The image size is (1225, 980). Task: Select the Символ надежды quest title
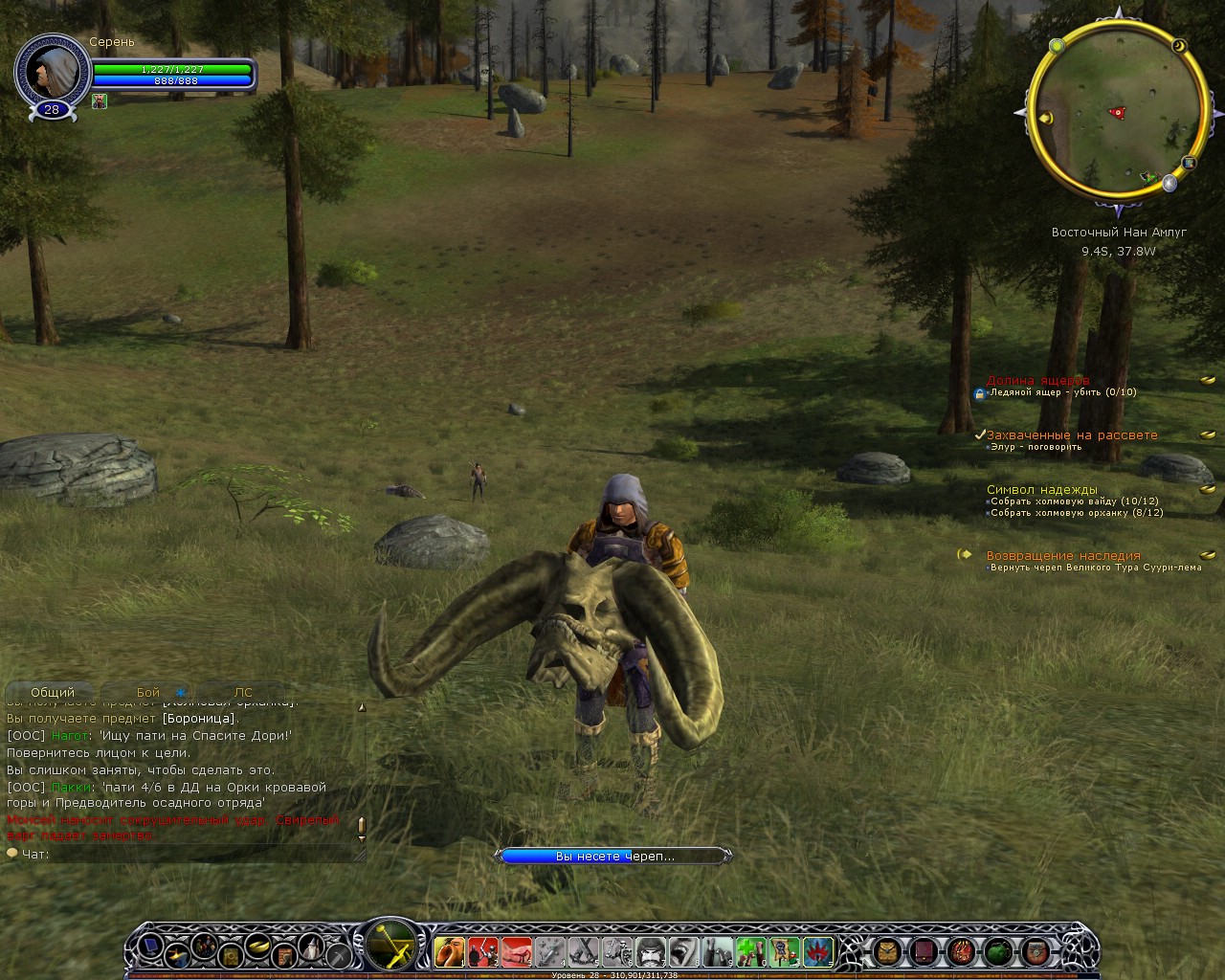pyautogui.click(x=1042, y=489)
